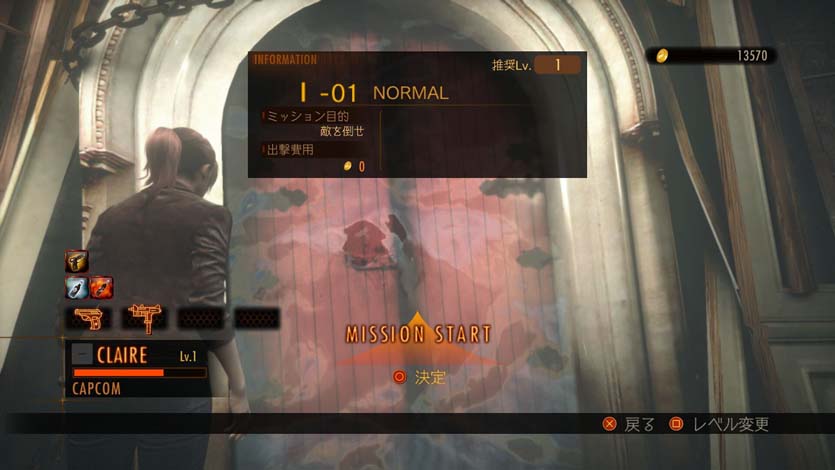
Task: Select the fire bottle skill icon
Action: 101,288
